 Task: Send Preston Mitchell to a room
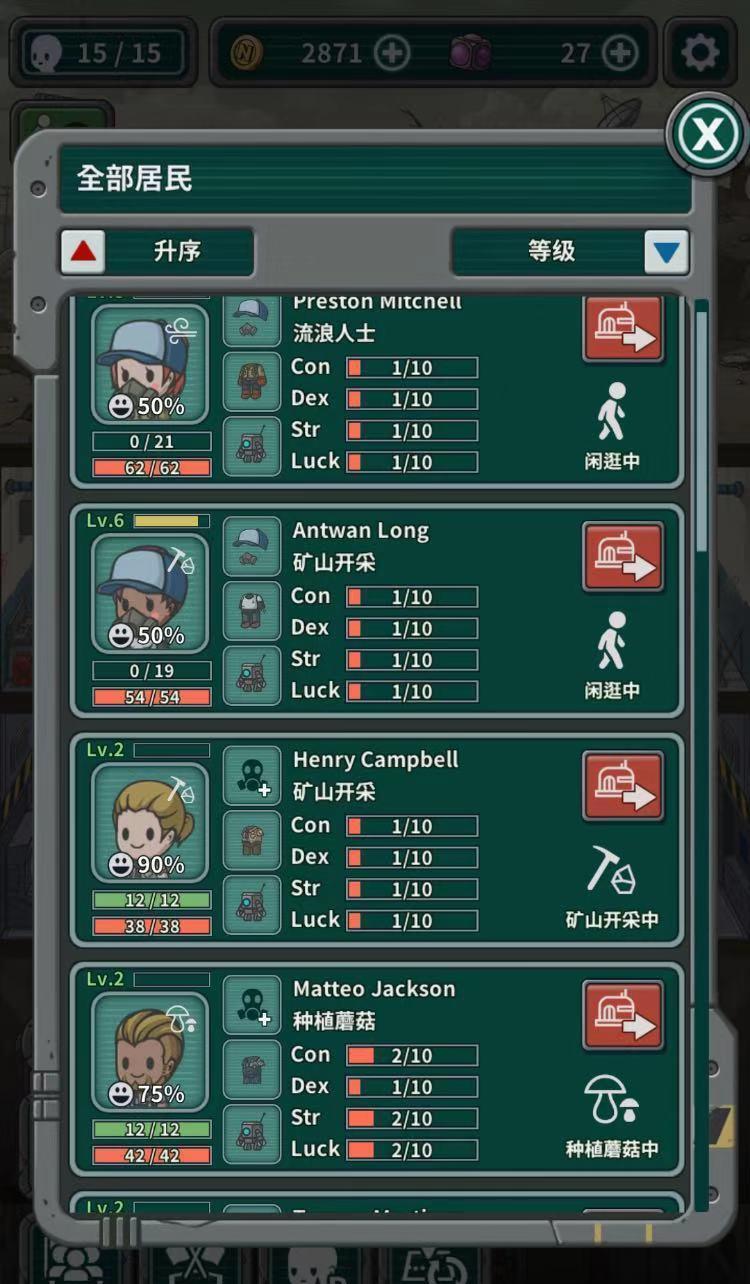pyautogui.click(x=623, y=329)
